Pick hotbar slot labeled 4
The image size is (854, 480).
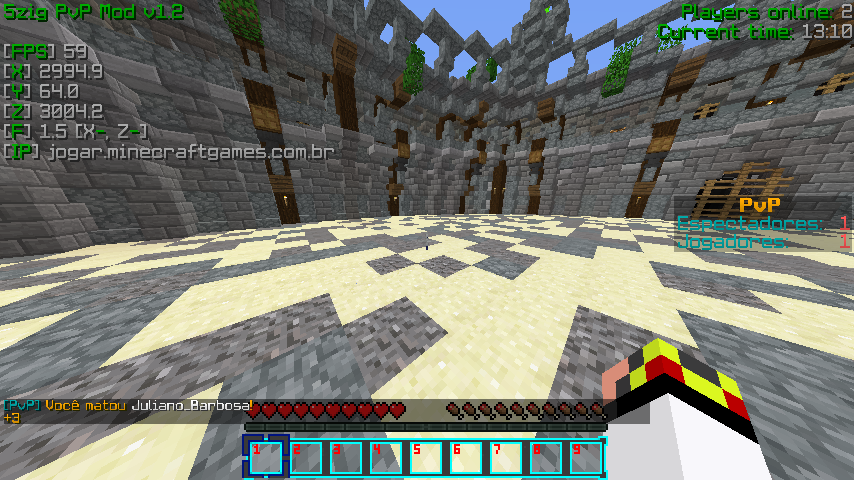click(x=386, y=457)
